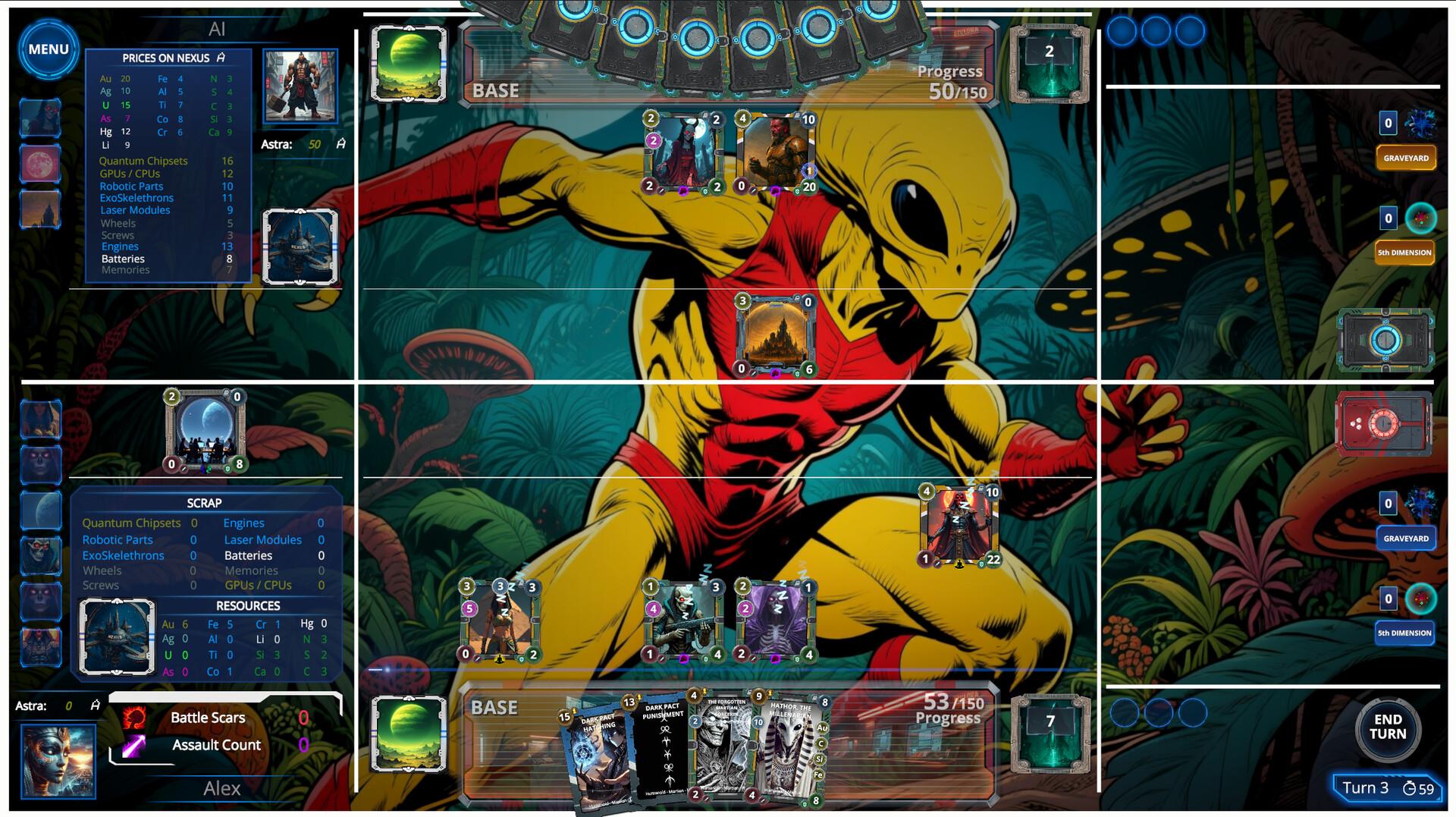1456x817 pixels.
Task: Open the MENU button
Action: 49,50
